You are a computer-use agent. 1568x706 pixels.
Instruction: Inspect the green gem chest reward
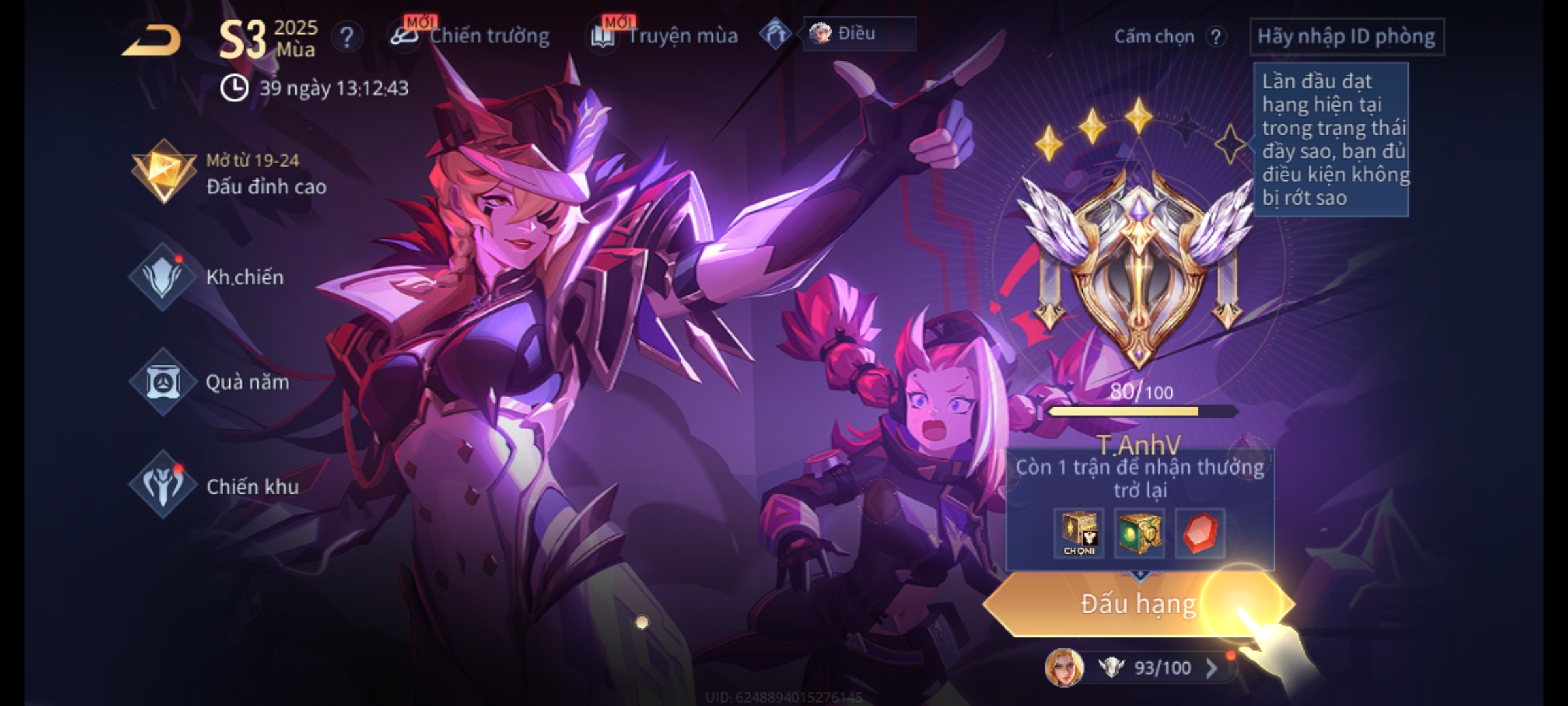[x=1139, y=533]
